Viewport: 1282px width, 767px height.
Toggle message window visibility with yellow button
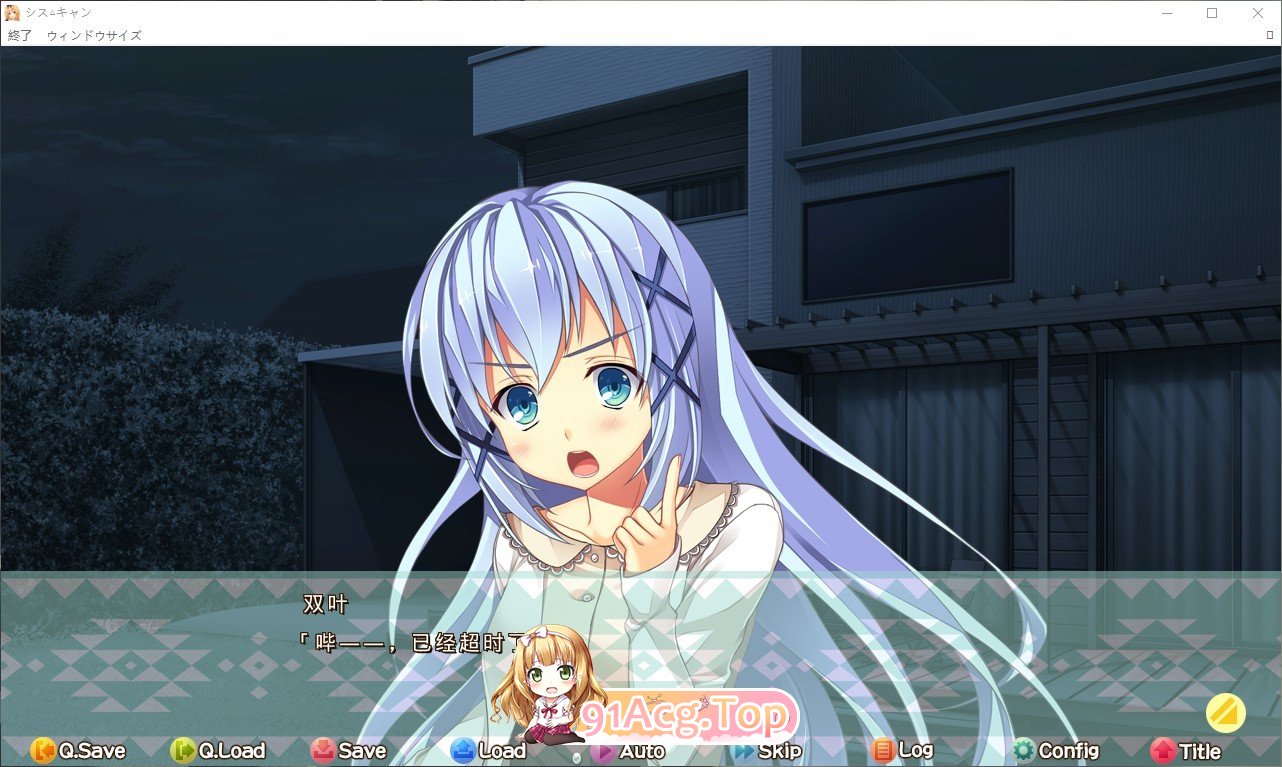[x=1228, y=713]
